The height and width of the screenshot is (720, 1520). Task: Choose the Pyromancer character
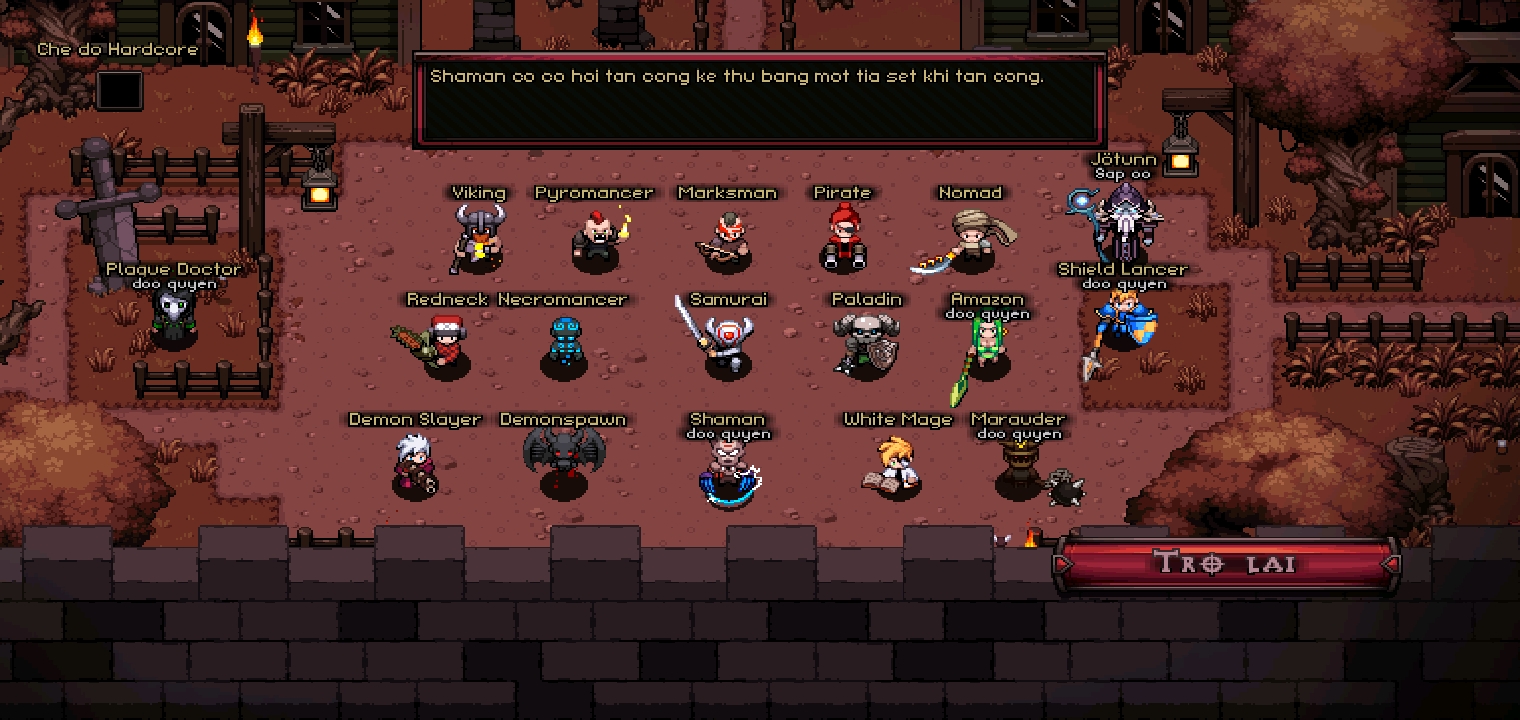595,240
